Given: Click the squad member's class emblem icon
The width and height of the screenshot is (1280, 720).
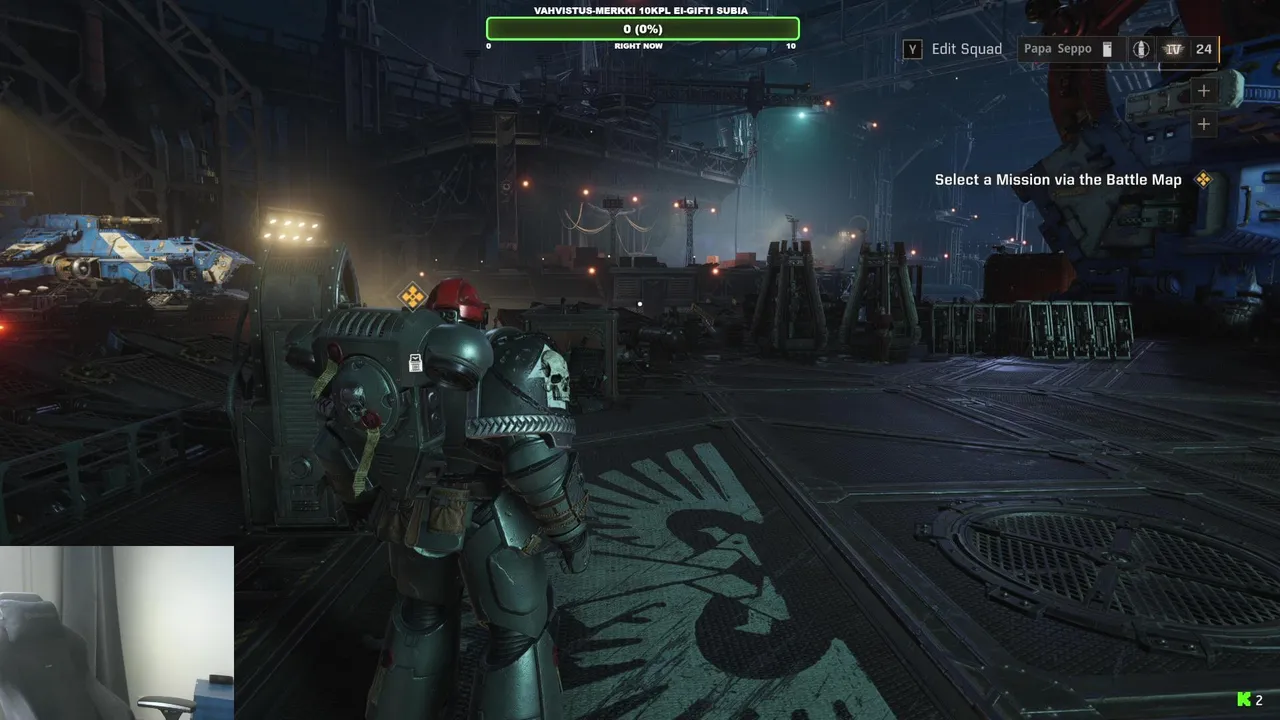Looking at the screenshot, I should pos(1141,49).
